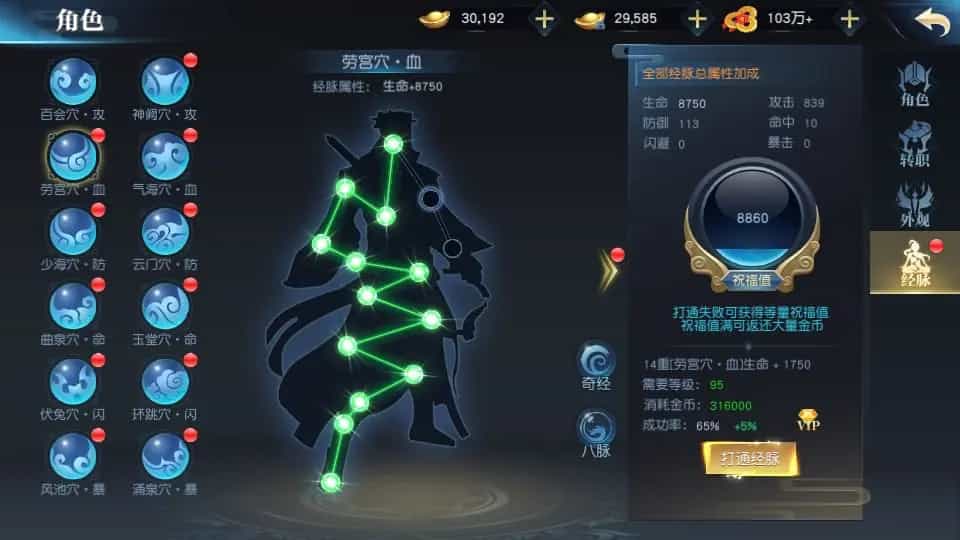Open the 转职 side tab
The image size is (960, 540).
(x=914, y=145)
